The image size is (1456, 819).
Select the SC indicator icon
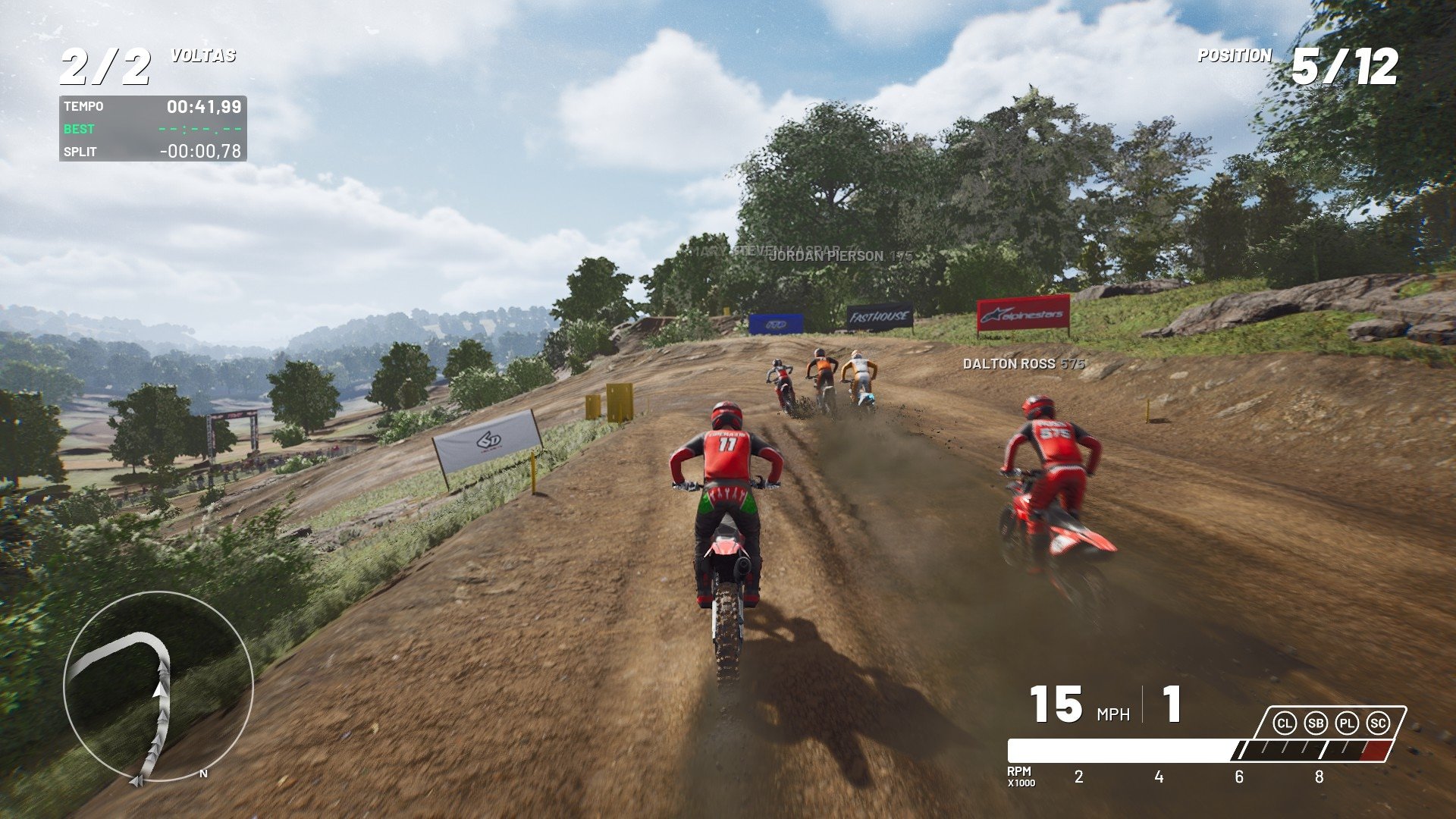tap(1378, 723)
